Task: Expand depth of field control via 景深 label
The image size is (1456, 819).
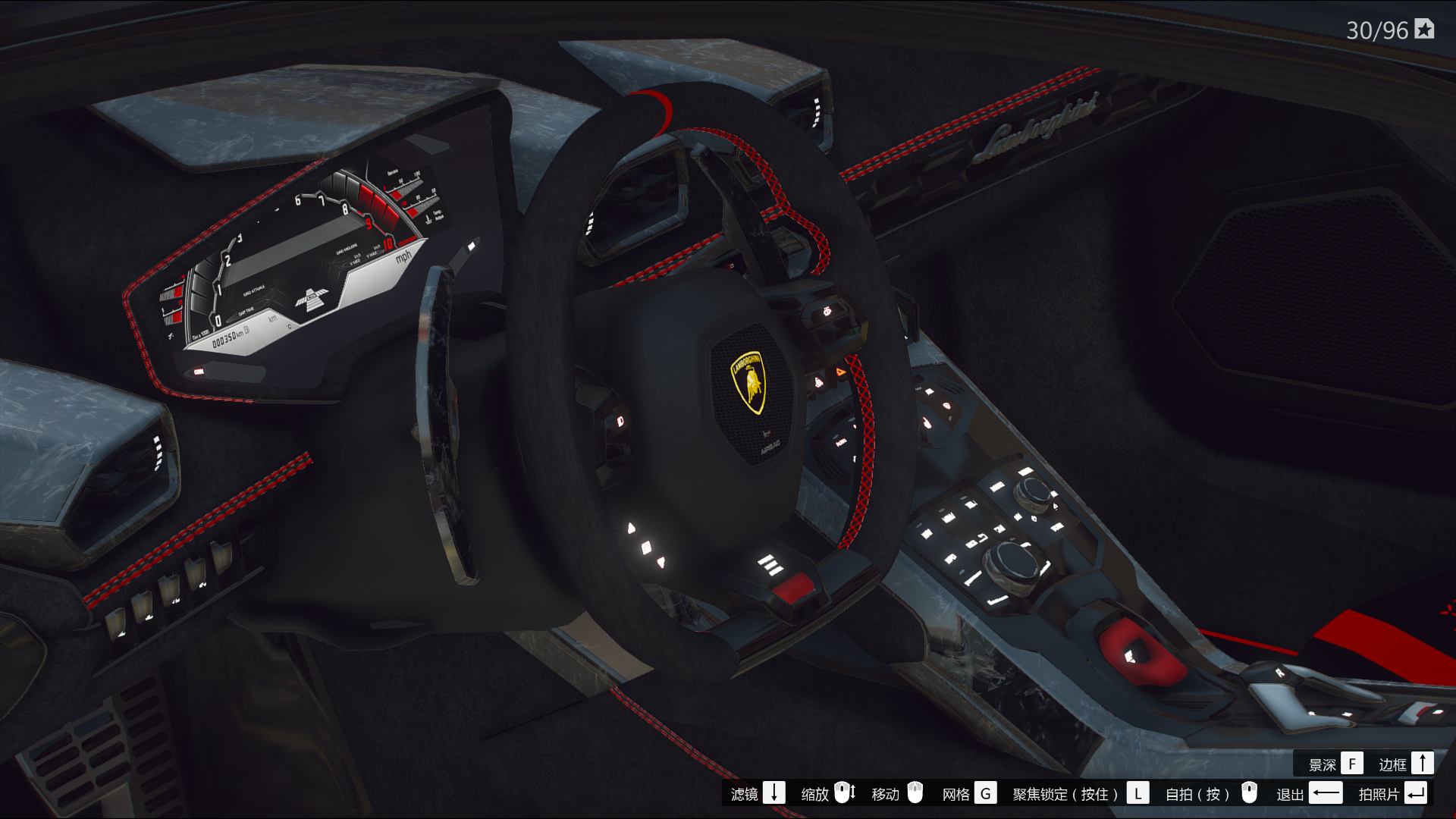Action: click(x=1321, y=764)
